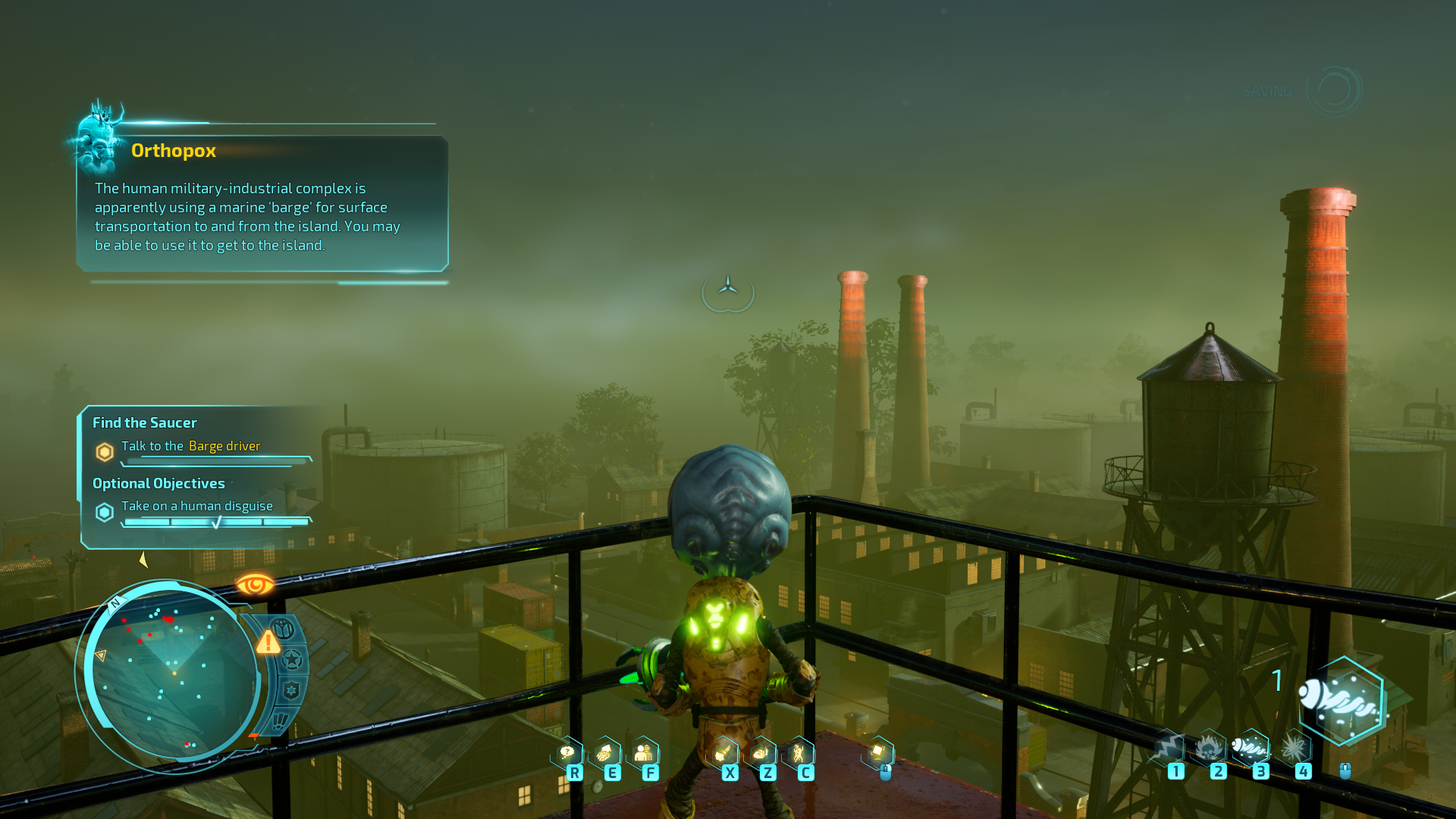Equip the lightning bolt Zap-O-Matic weapon
Image resolution: width=1456 pixels, height=819 pixels.
[x=1169, y=748]
